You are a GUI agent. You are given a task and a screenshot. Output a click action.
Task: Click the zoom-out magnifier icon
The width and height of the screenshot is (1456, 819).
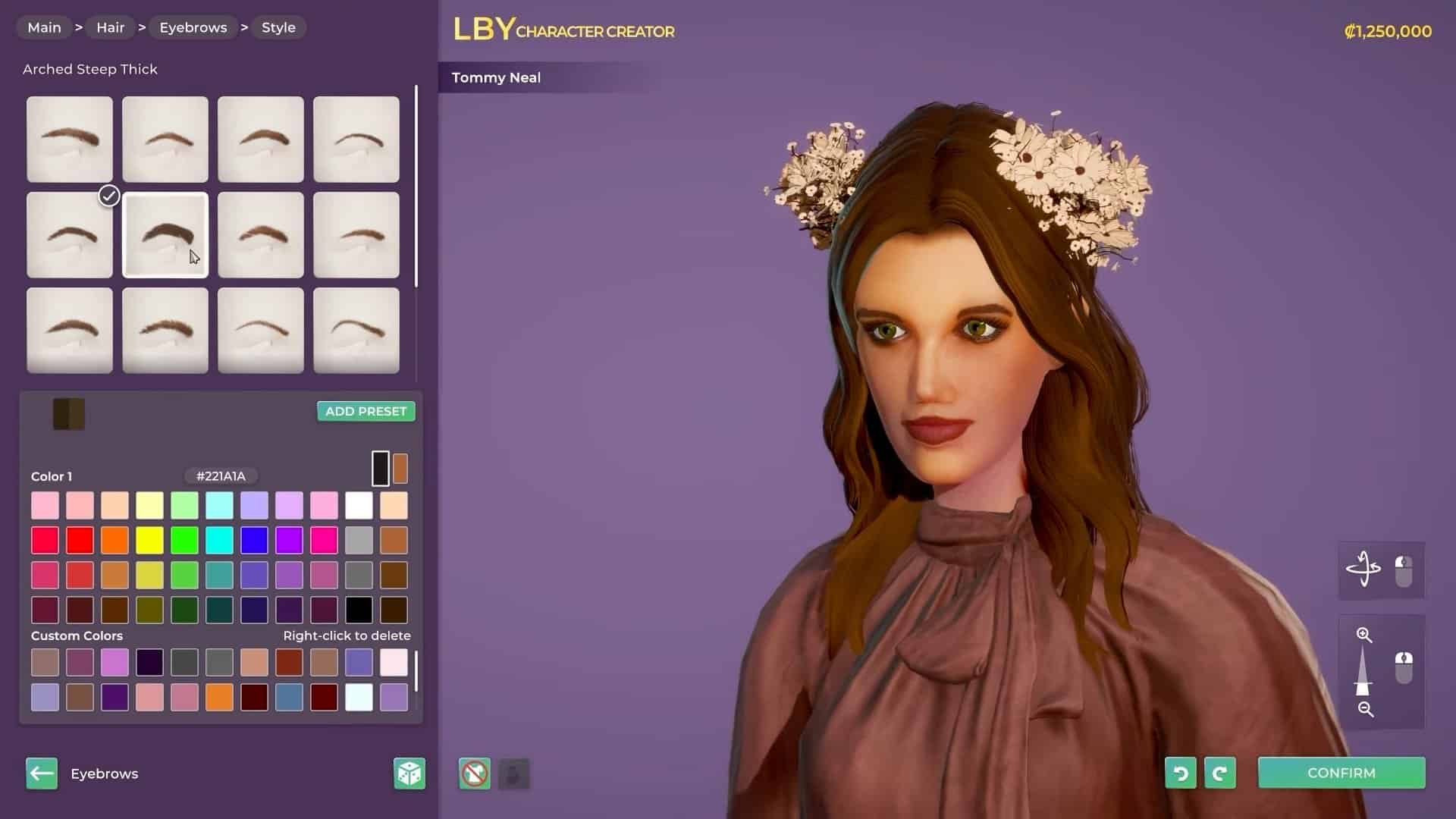point(1365,709)
